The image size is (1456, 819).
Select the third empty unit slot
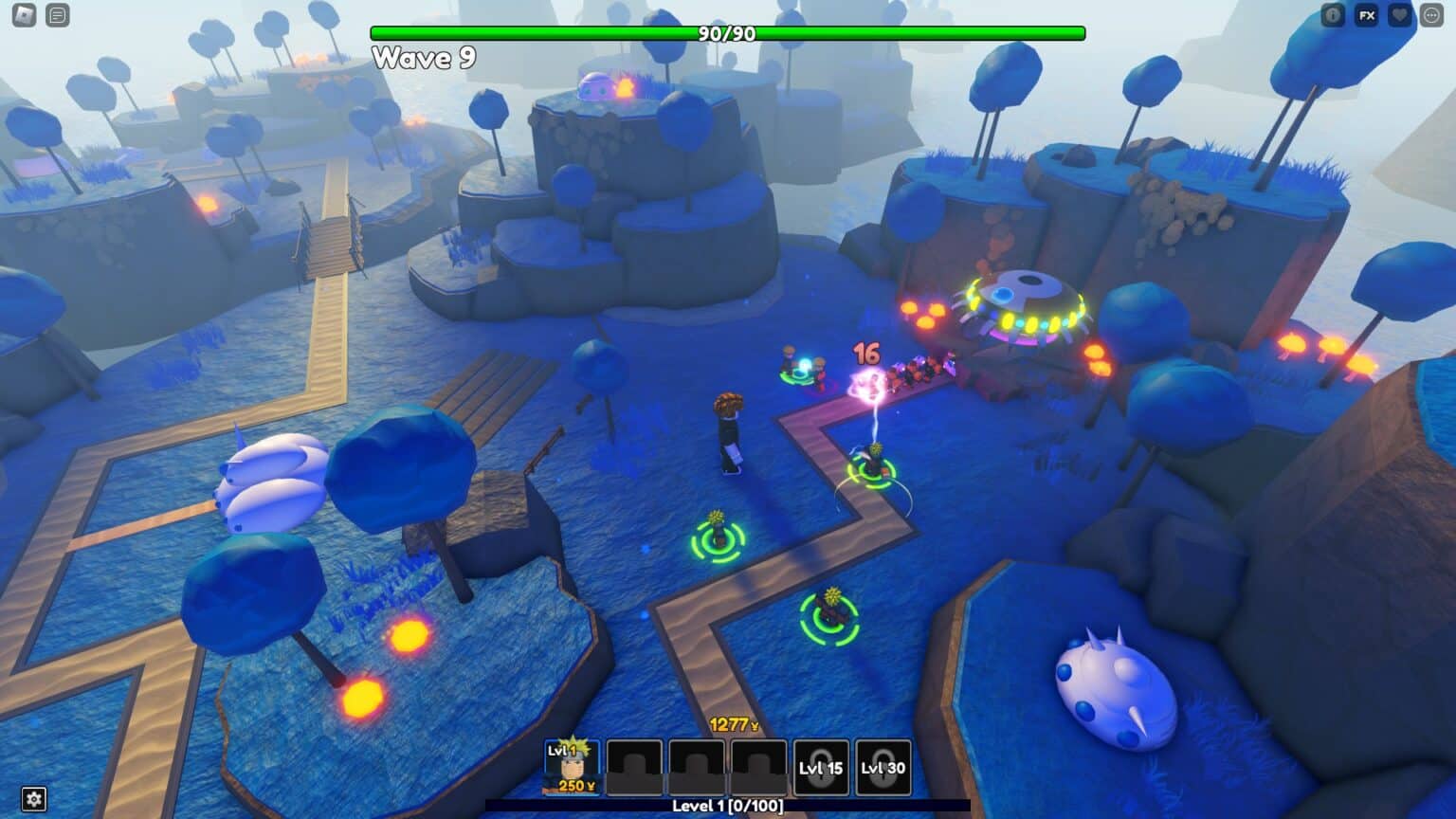coord(697,766)
